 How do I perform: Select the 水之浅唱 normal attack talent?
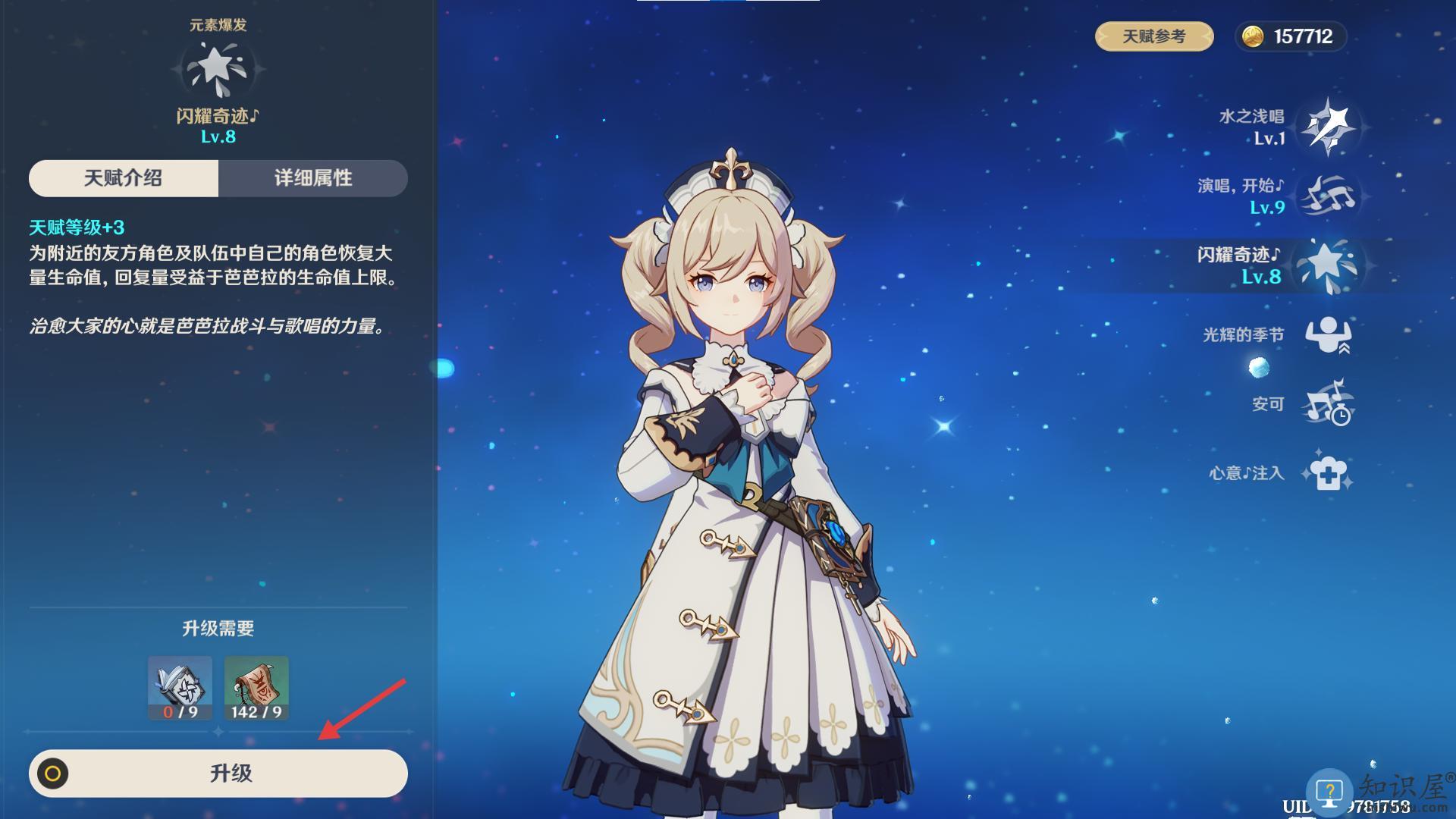1327,126
